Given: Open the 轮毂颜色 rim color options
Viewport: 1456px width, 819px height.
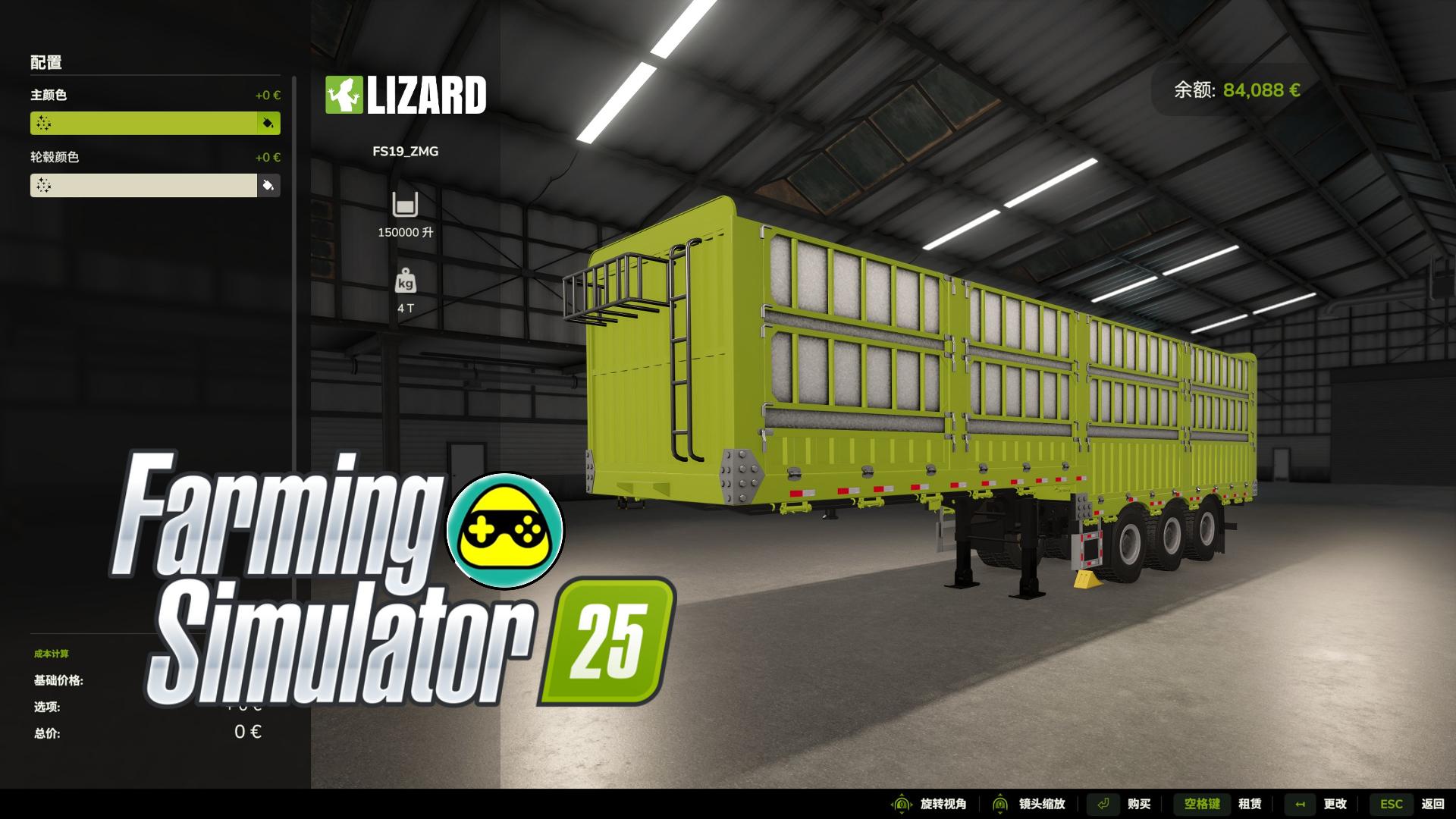Looking at the screenshot, I should click(144, 185).
